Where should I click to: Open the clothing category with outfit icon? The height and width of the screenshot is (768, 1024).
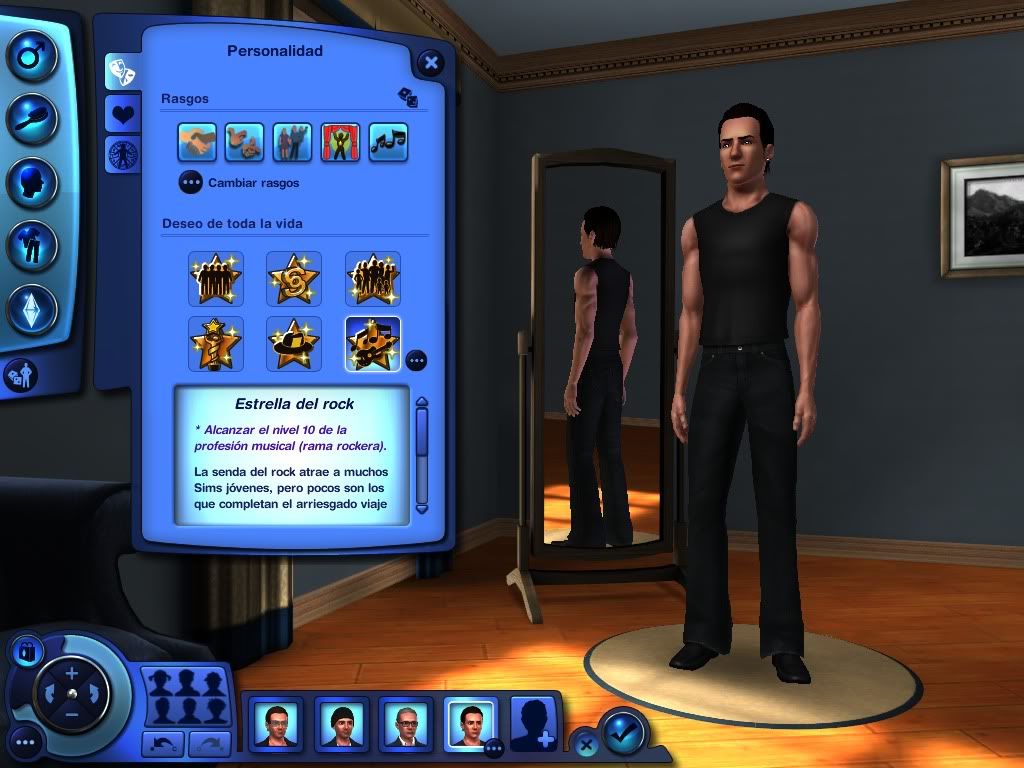pos(33,245)
